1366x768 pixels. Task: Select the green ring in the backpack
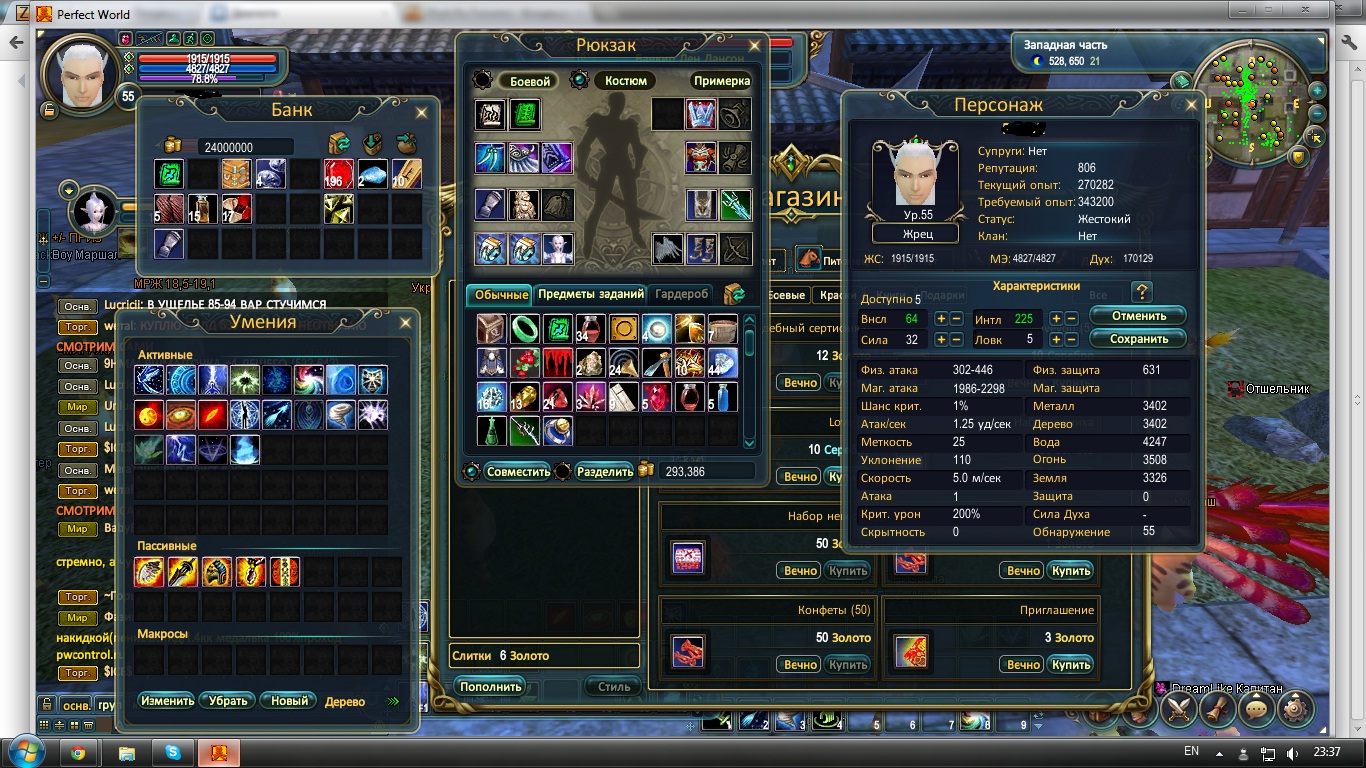525,327
